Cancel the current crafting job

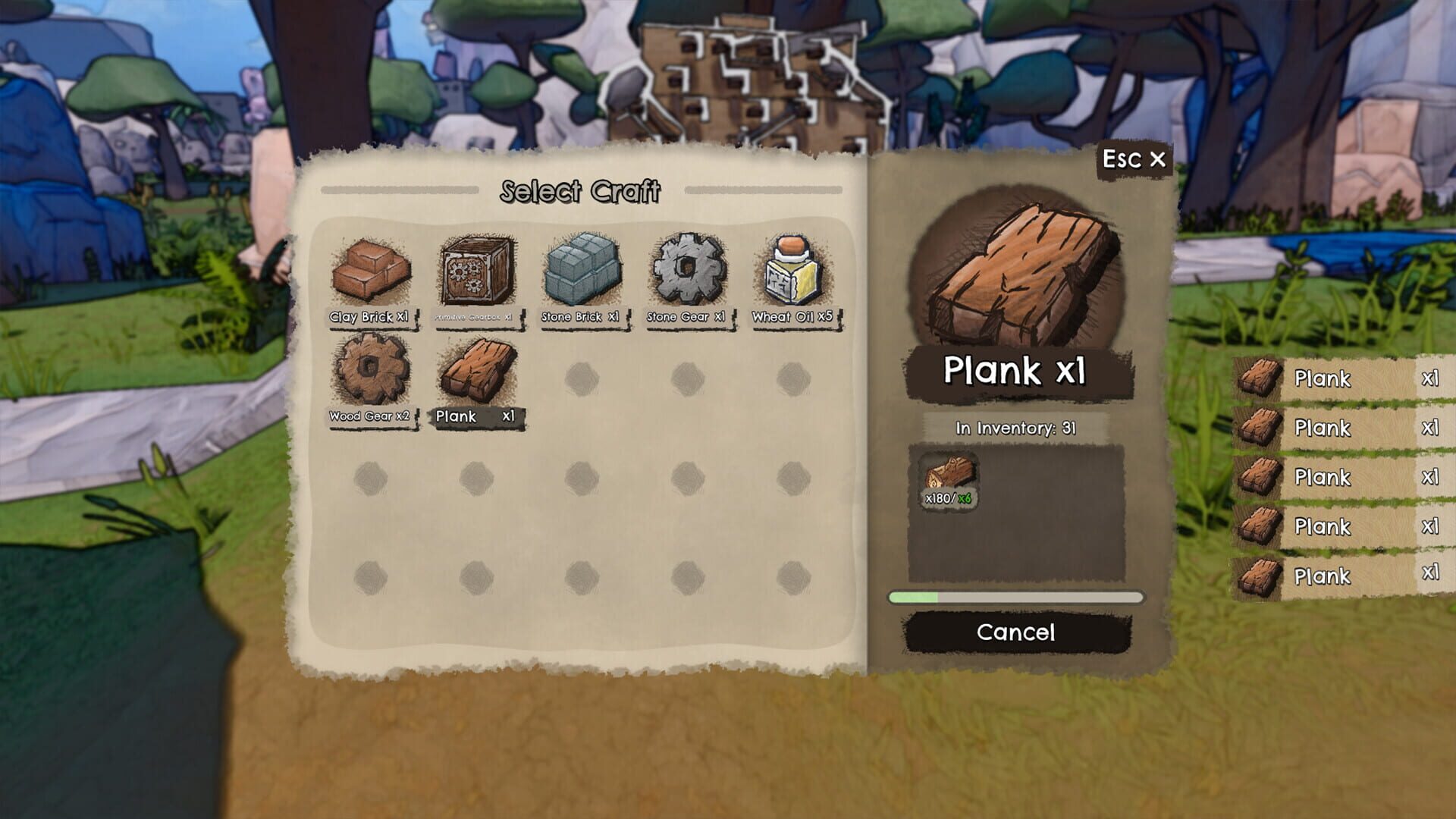1016,632
